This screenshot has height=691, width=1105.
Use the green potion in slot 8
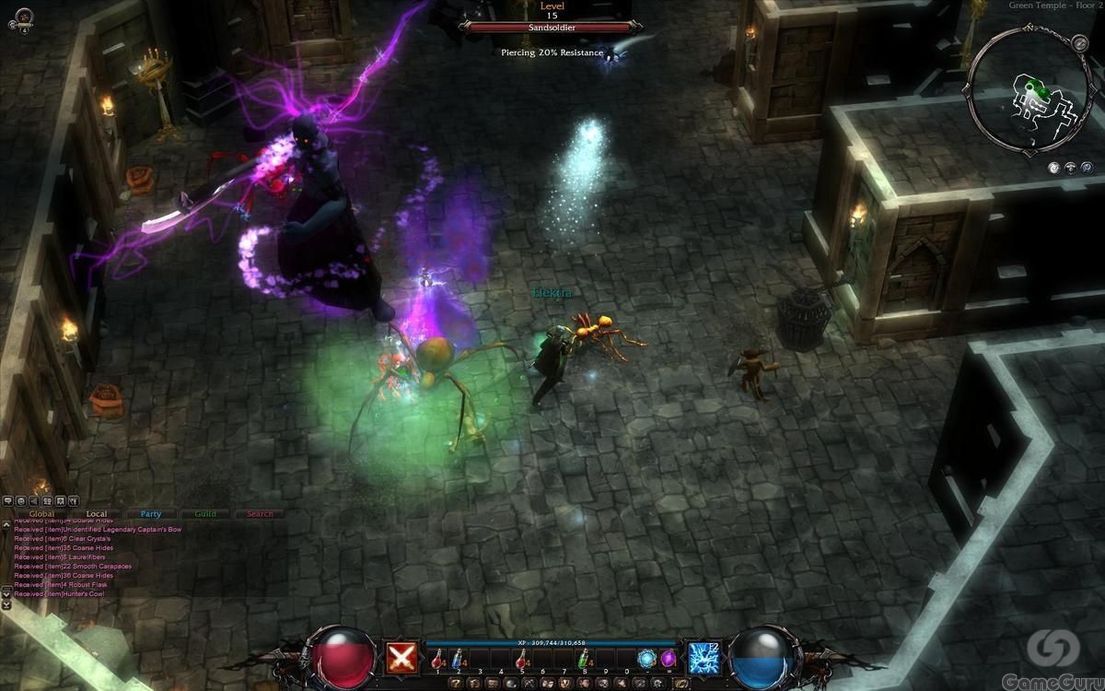click(x=583, y=658)
